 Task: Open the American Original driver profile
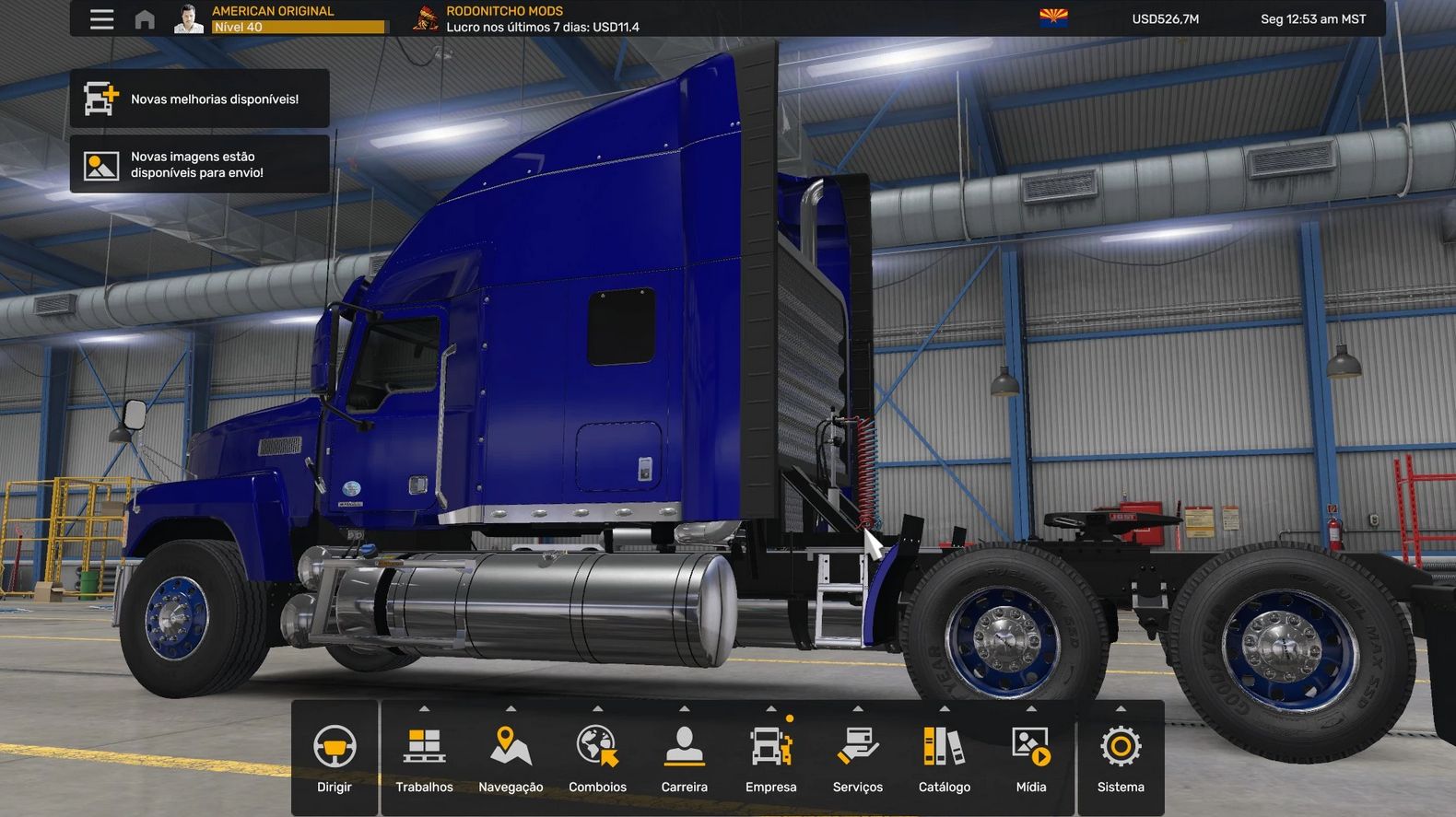tap(276, 18)
